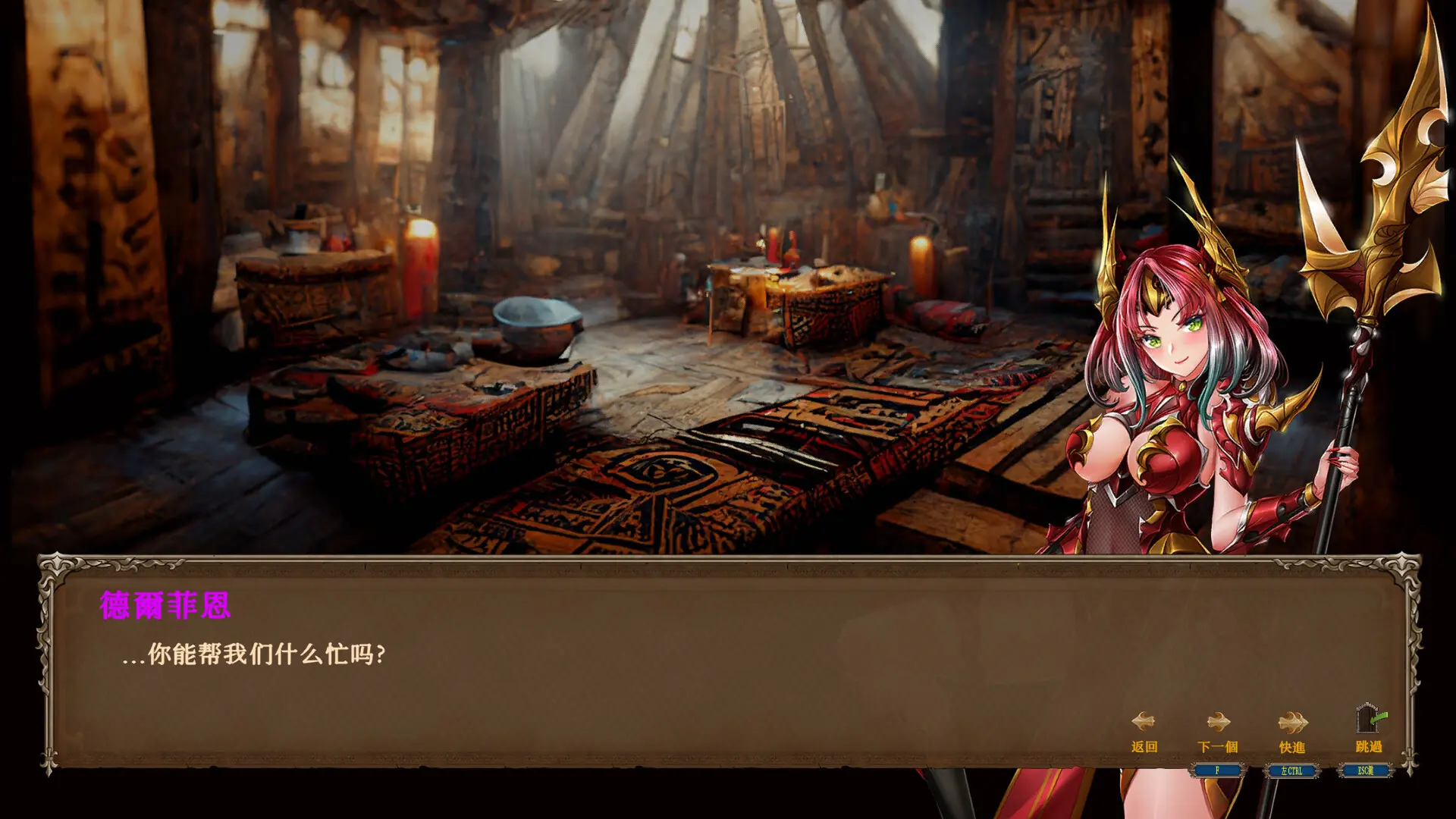The image size is (1456, 819).
Task: Click the green arrow on the skip door icon
Action: (x=1379, y=717)
